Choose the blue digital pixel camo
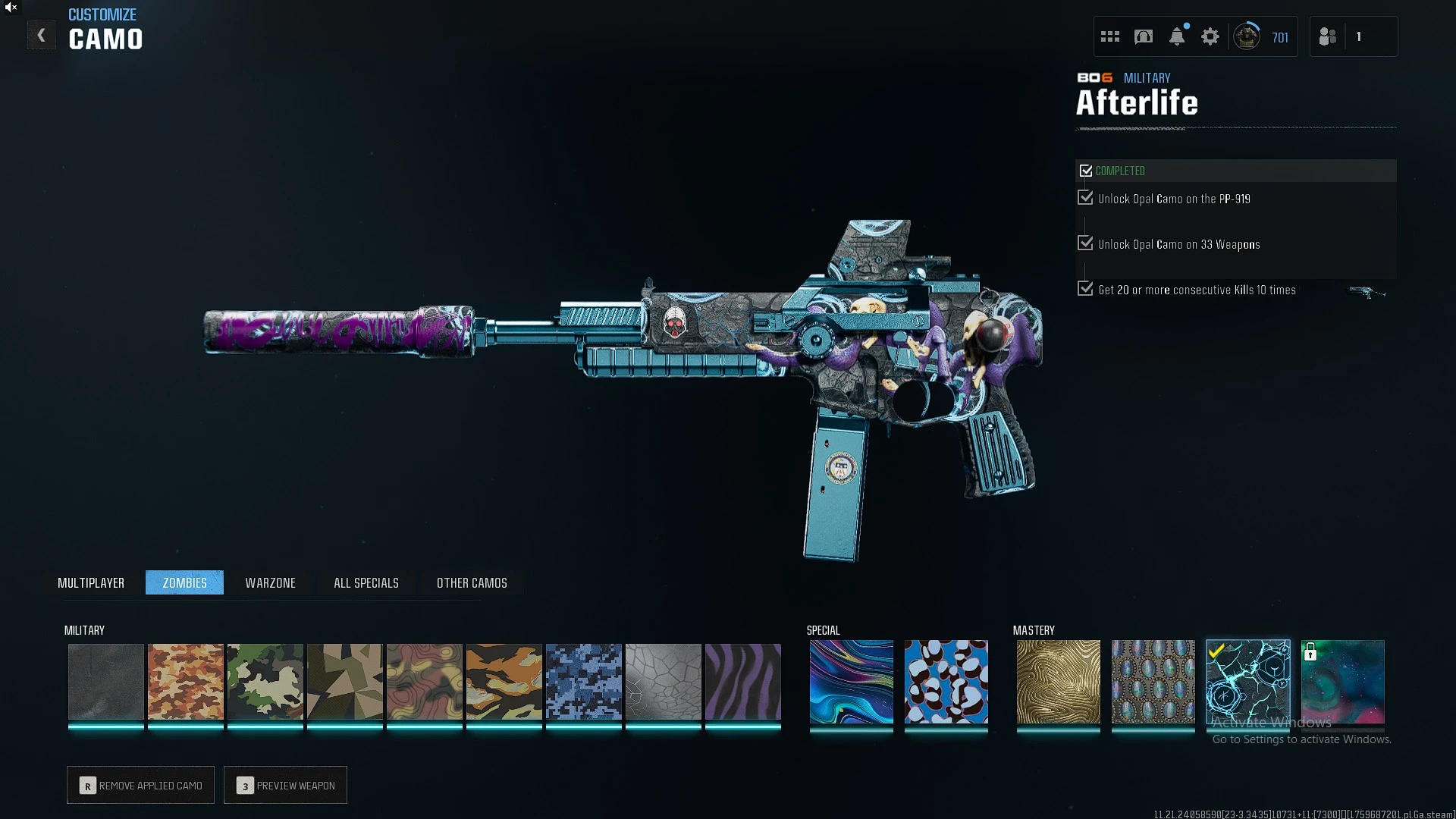The width and height of the screenshot is (1456, 819). point(584,681)
